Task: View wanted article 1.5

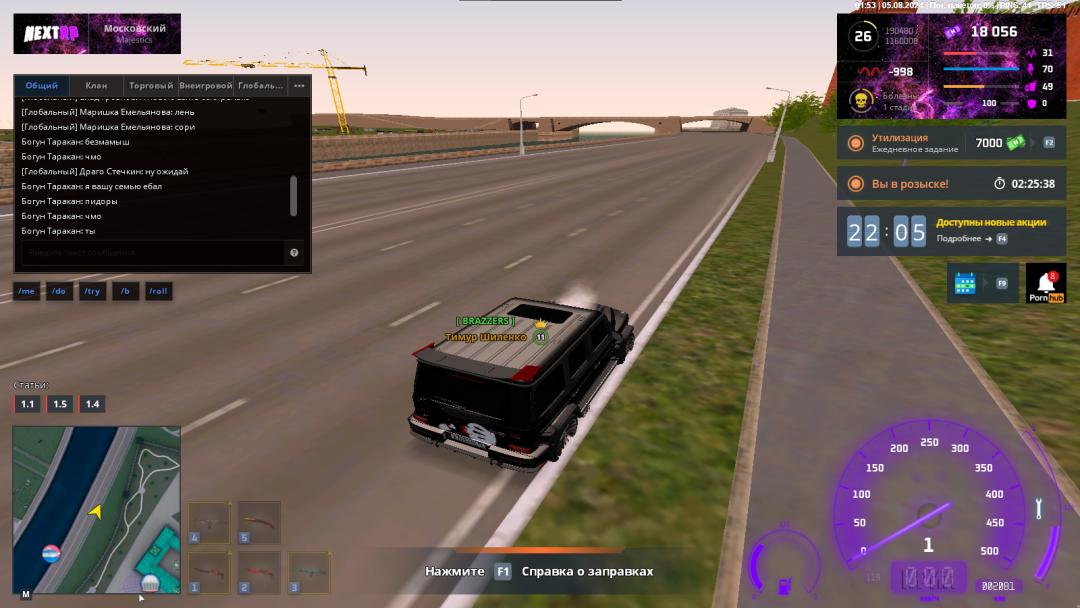Action: (60, 404)
